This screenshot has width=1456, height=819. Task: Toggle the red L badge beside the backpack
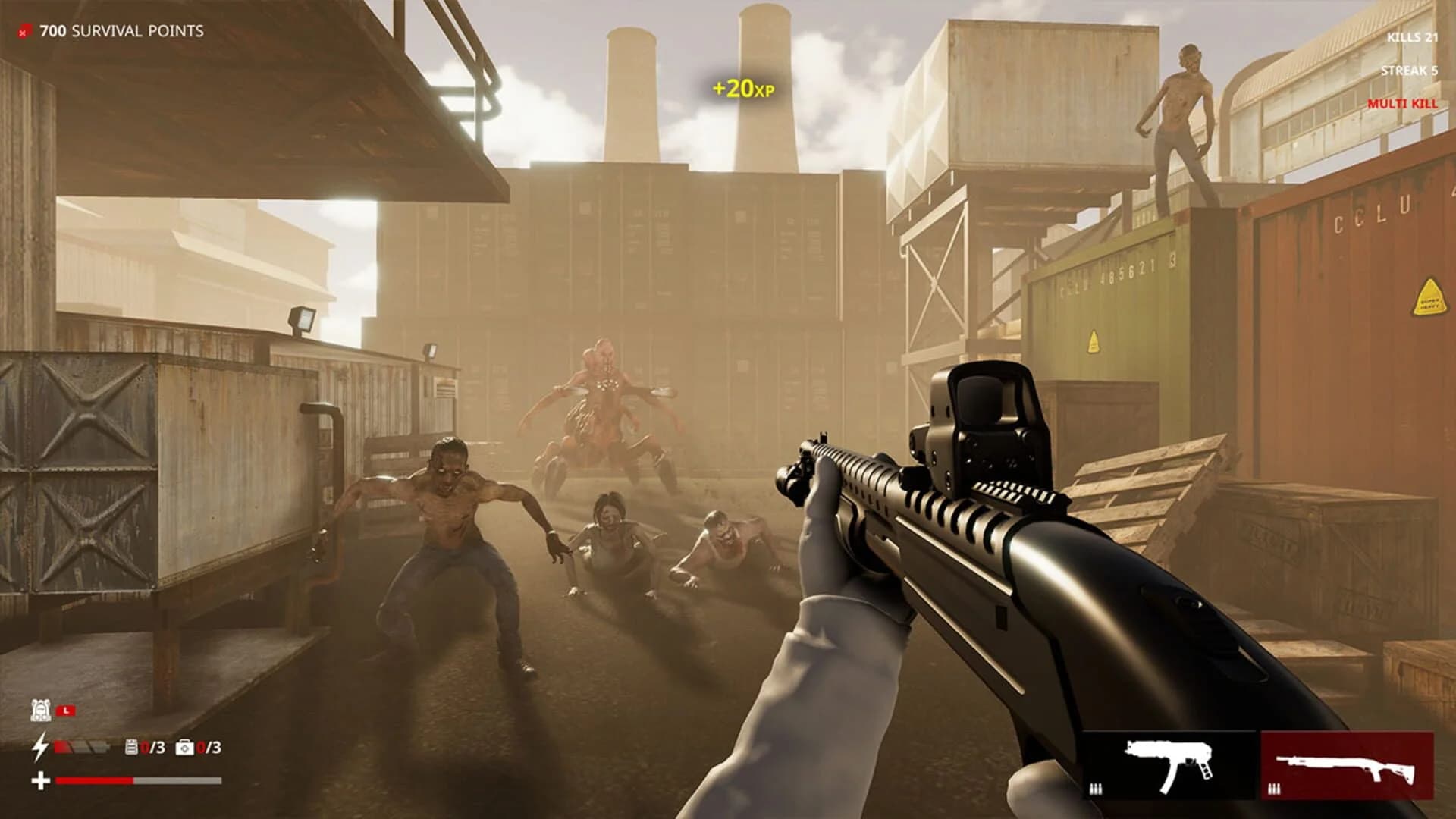point(65,711)
